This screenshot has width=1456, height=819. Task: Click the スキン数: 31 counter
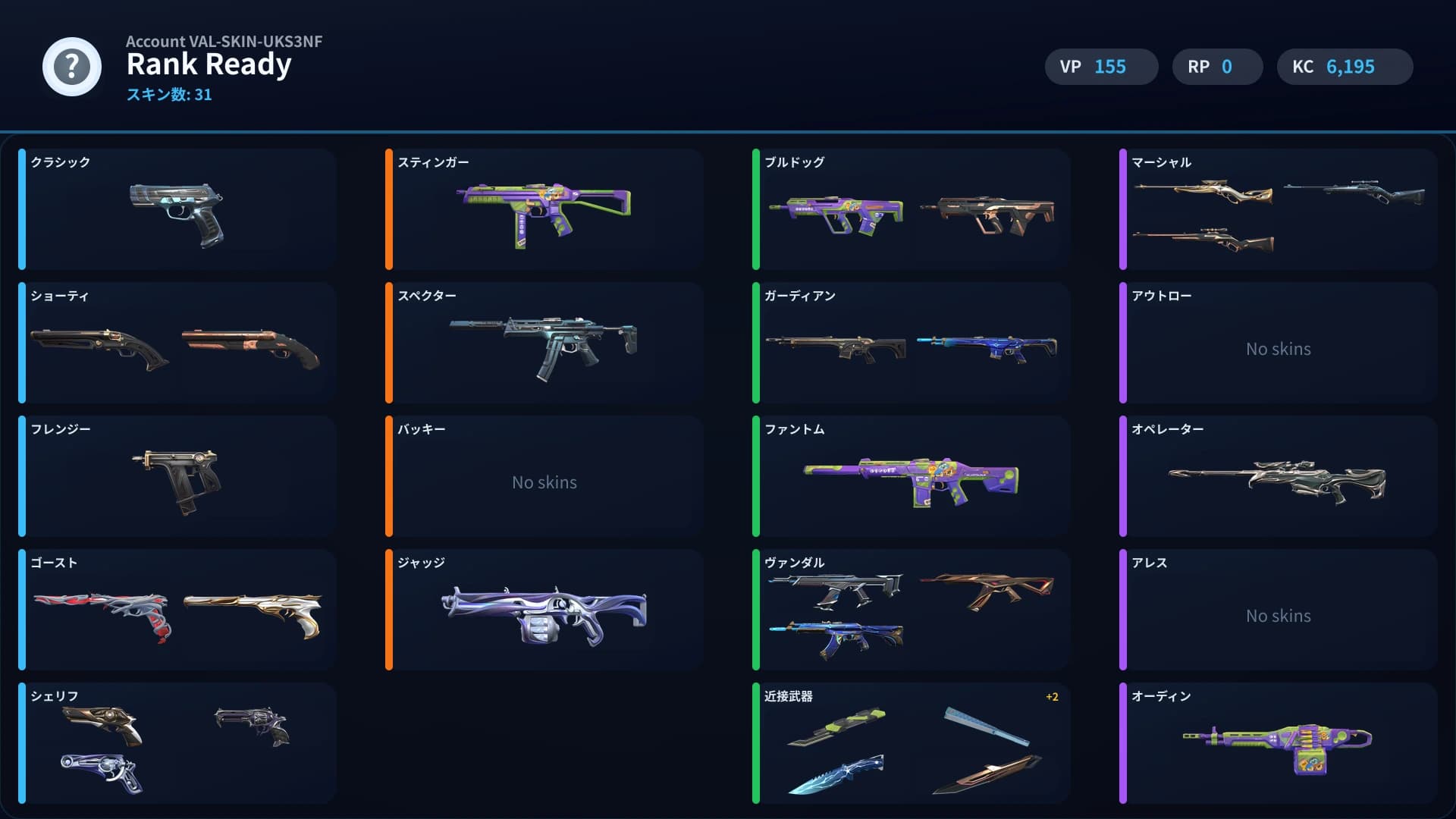(168, 95)
